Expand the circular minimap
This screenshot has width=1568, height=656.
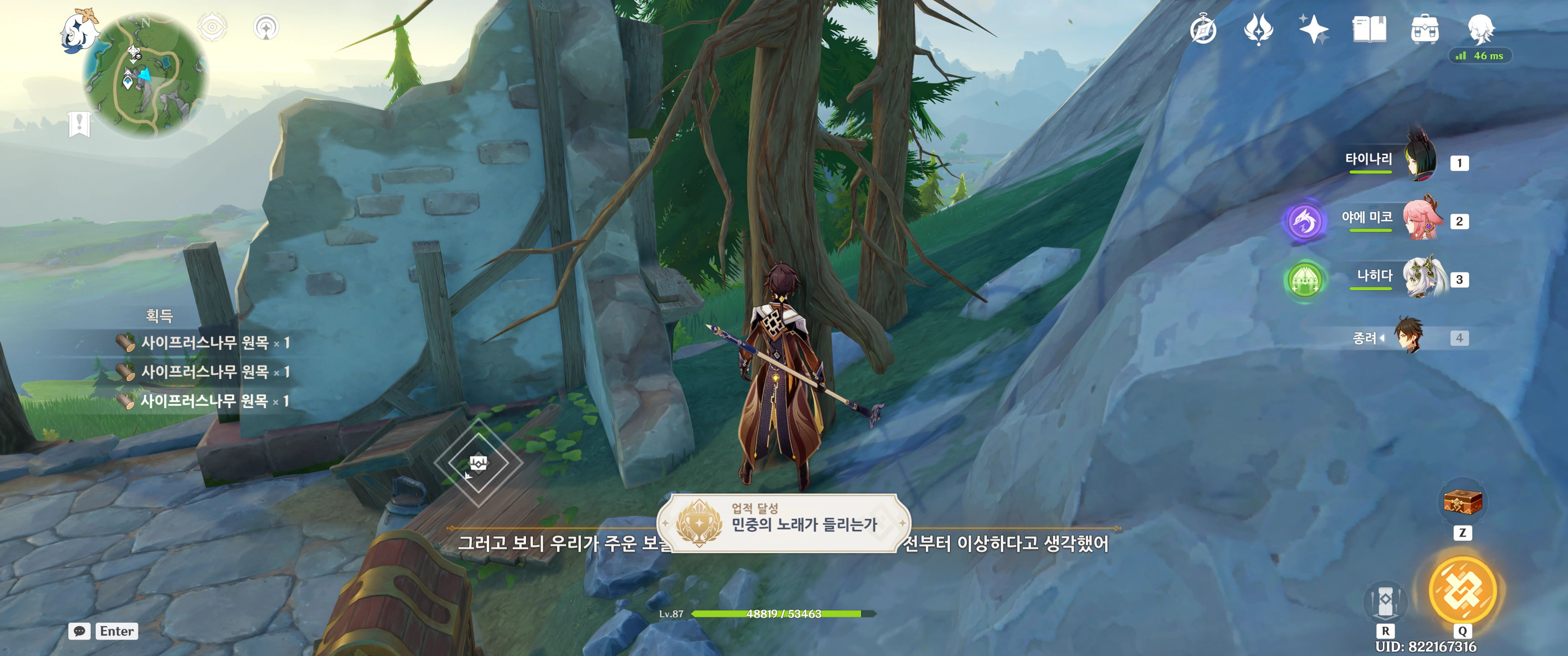(145, 75)
